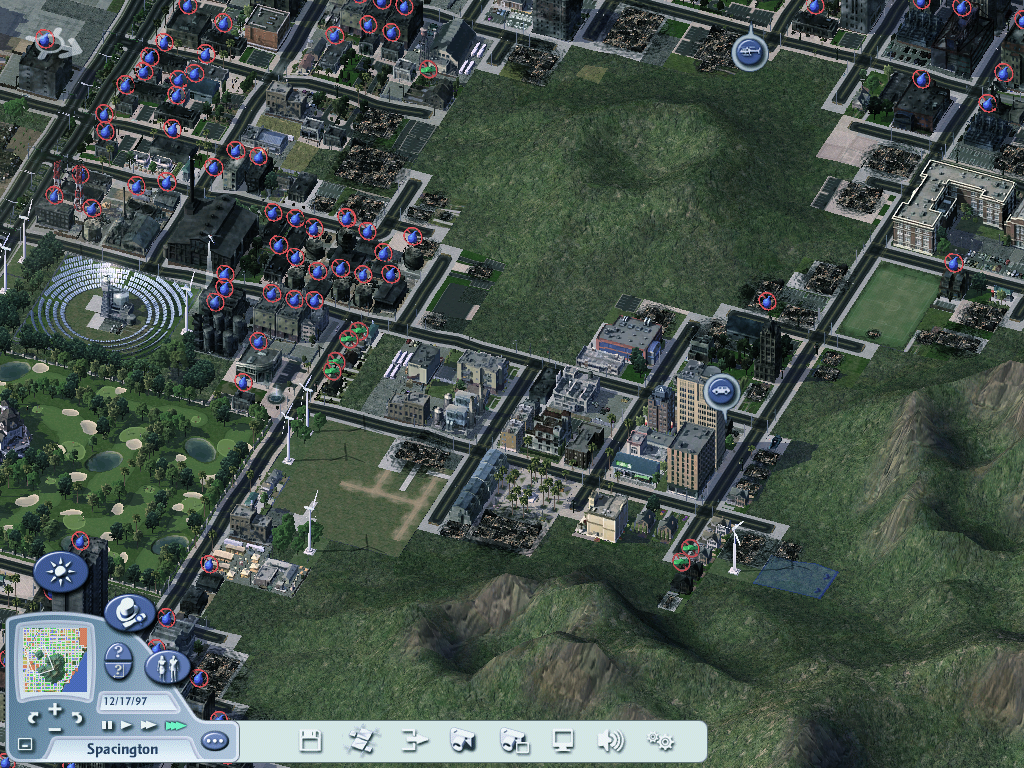Activate the upper question mark query tool
The image size is (1024, 768).
118,652
